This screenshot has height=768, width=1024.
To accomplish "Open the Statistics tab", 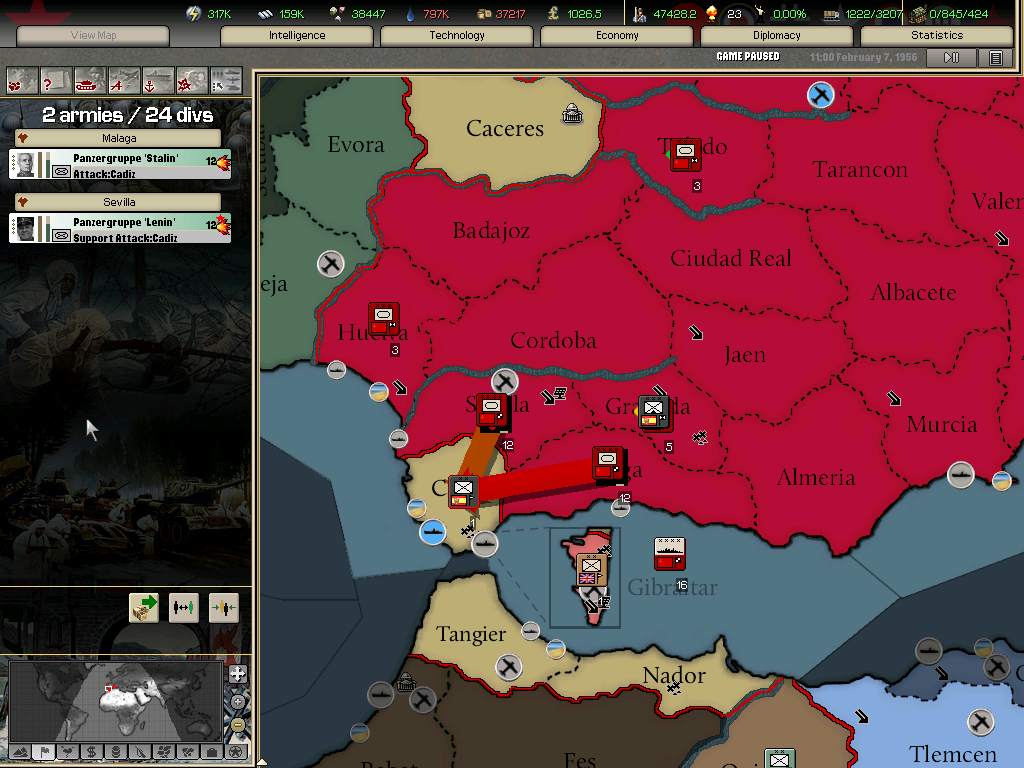I will pyautogui.click(x=937, y=35).
